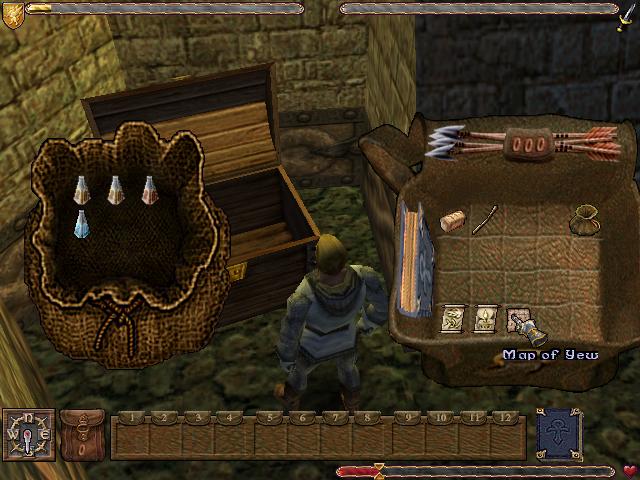Choose the red-tinted potion in the sack
The image size is (640, 480).
click(149, 189)
